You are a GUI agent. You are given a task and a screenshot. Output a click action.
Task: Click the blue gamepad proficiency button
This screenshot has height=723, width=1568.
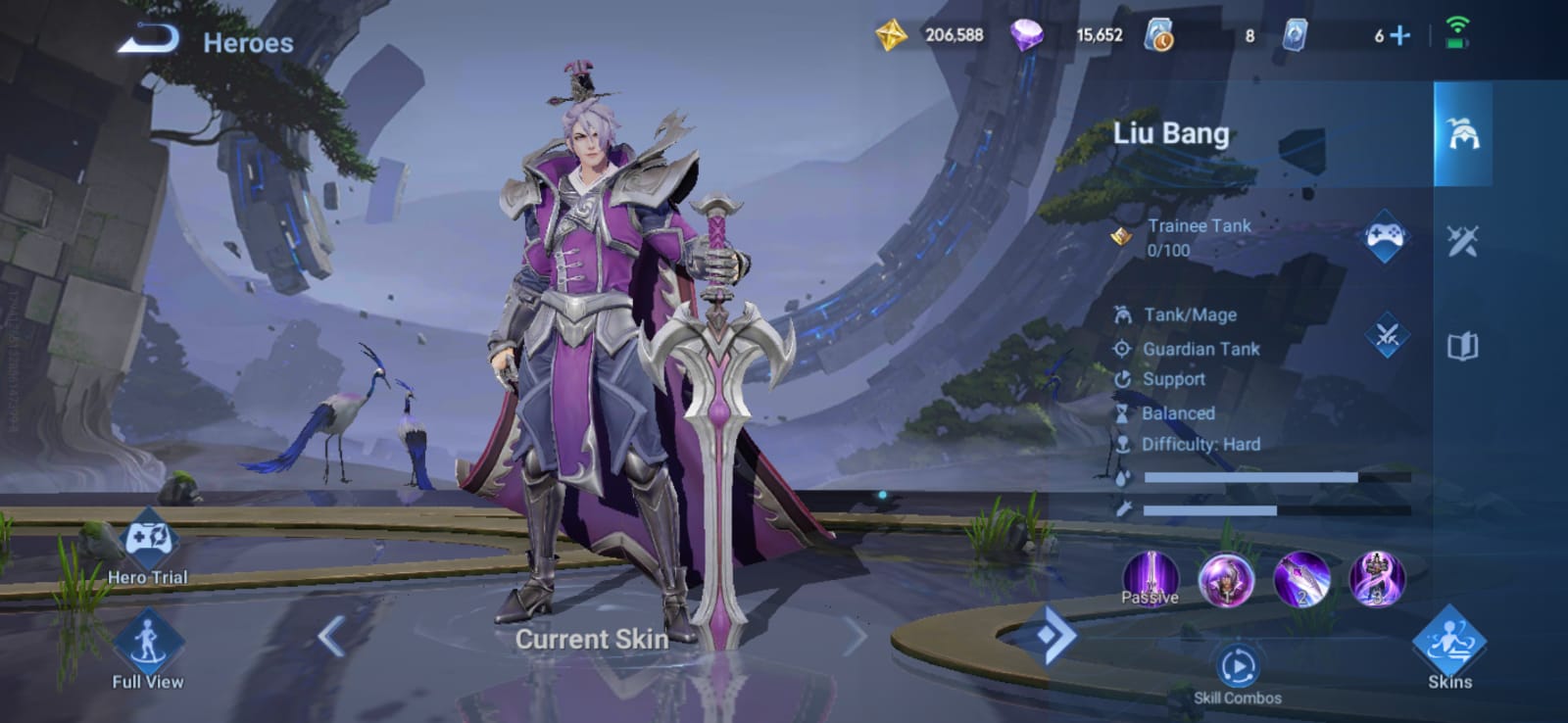point(1385,236)
